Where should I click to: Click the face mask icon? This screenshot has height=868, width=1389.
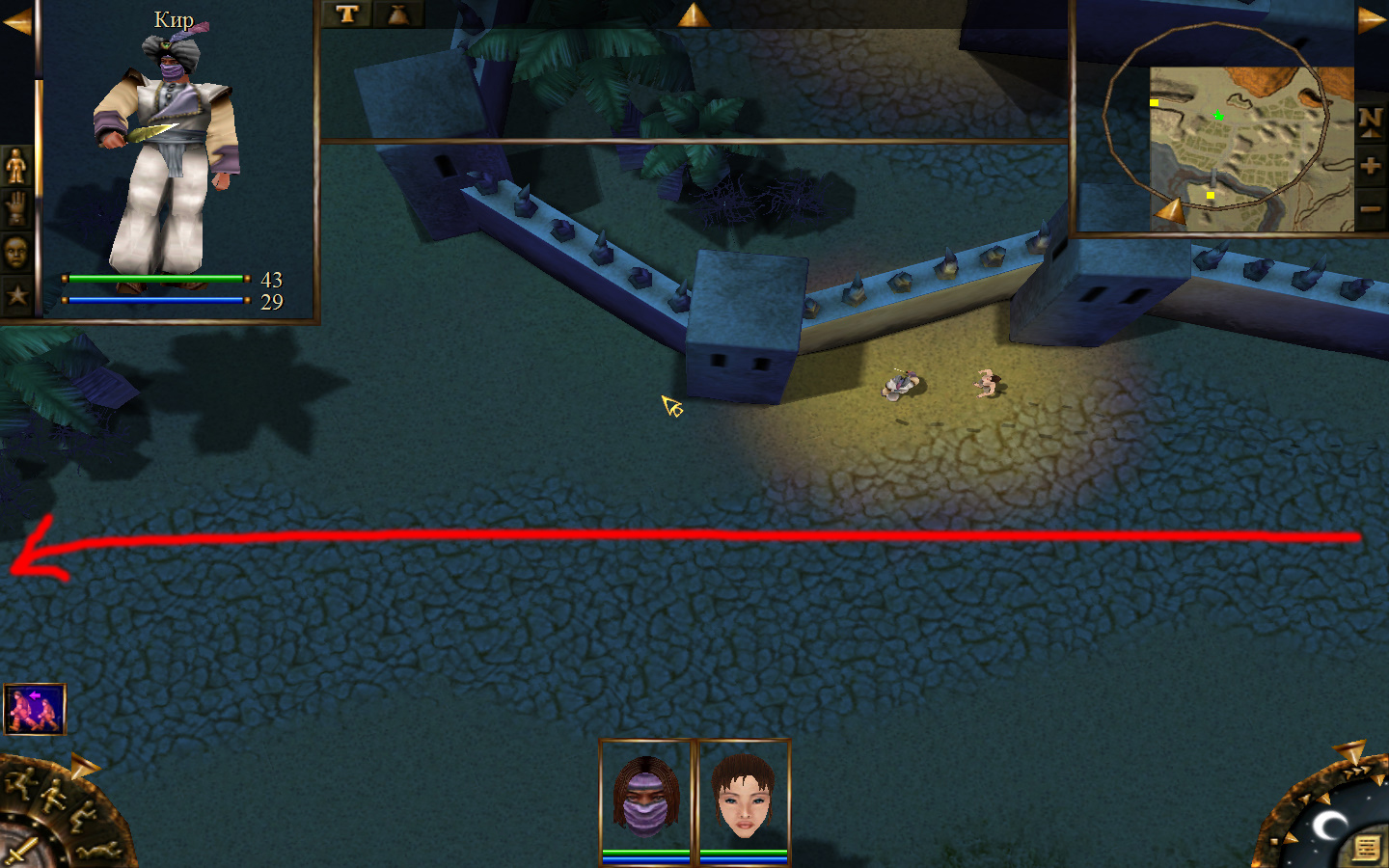click(x=16, y=253)
